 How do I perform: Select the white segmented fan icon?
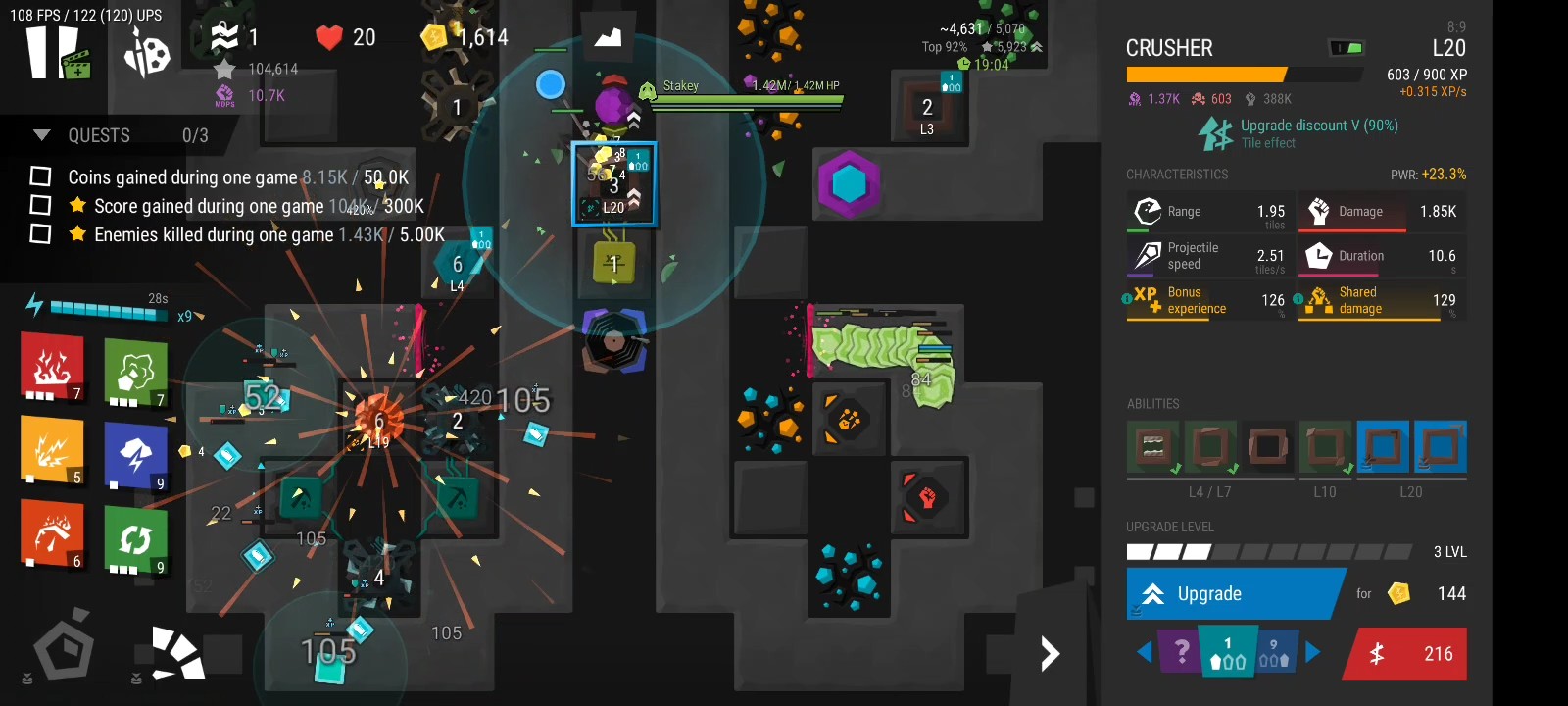coord(177,652)
